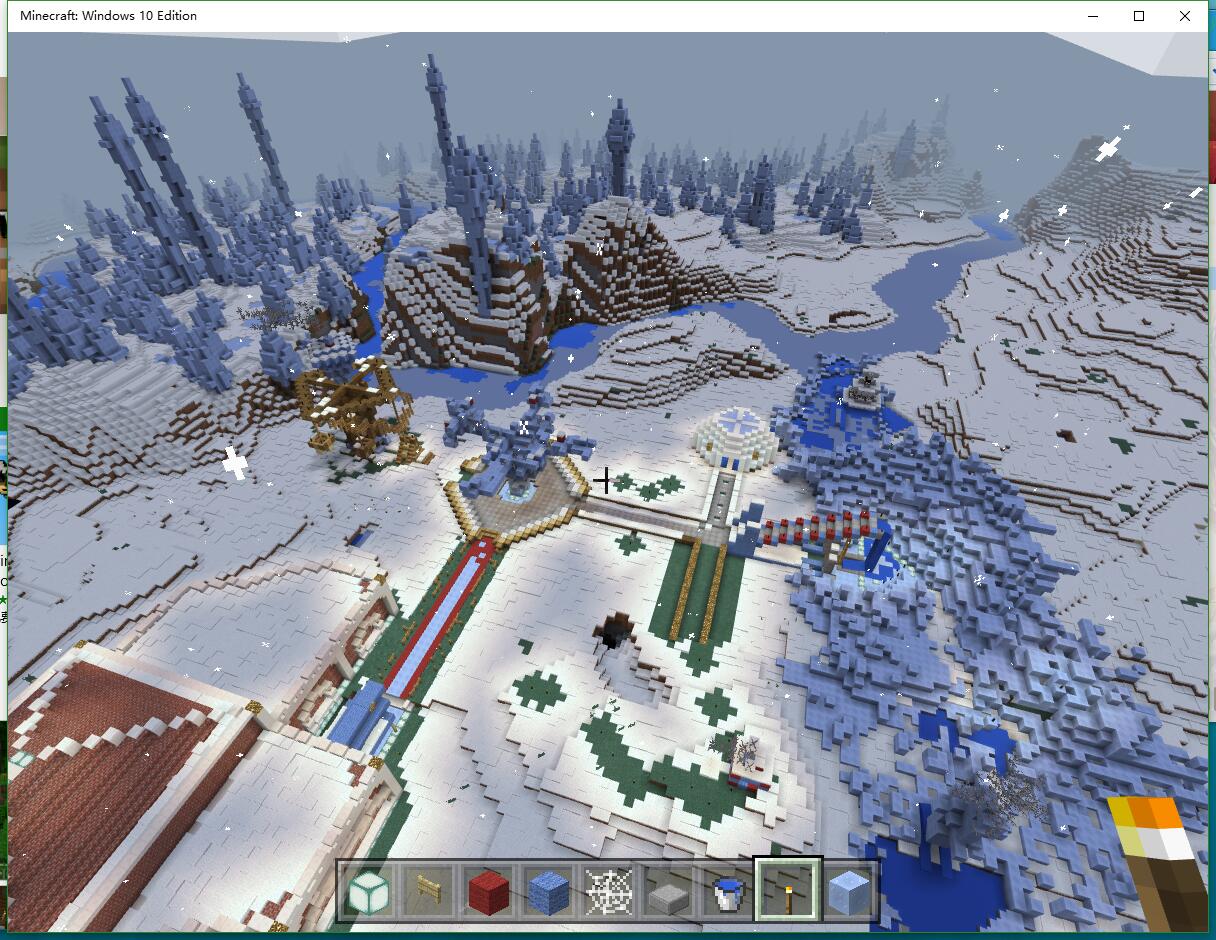
Task: Select the red wool block slot
Action: (488, 889)
